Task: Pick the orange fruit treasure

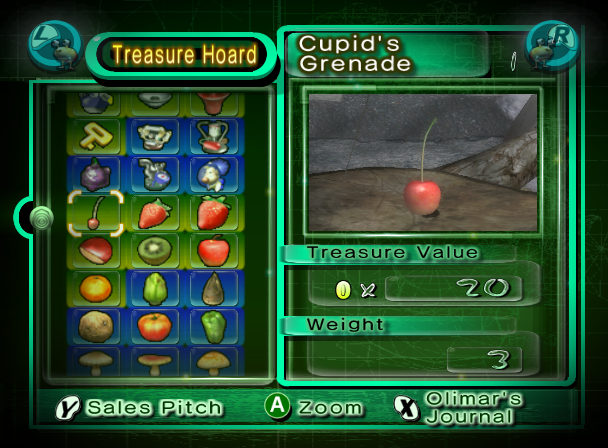Action: 95,288
